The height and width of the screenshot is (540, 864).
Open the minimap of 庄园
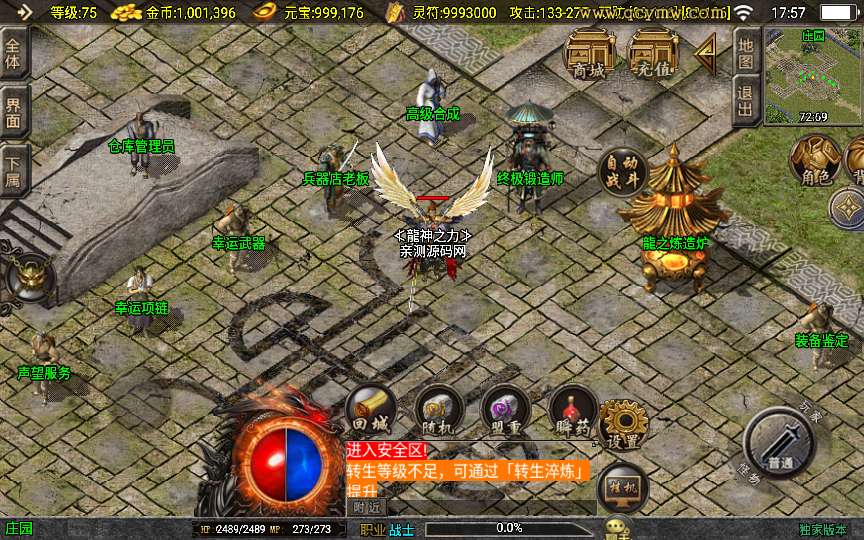pos(812,75)
